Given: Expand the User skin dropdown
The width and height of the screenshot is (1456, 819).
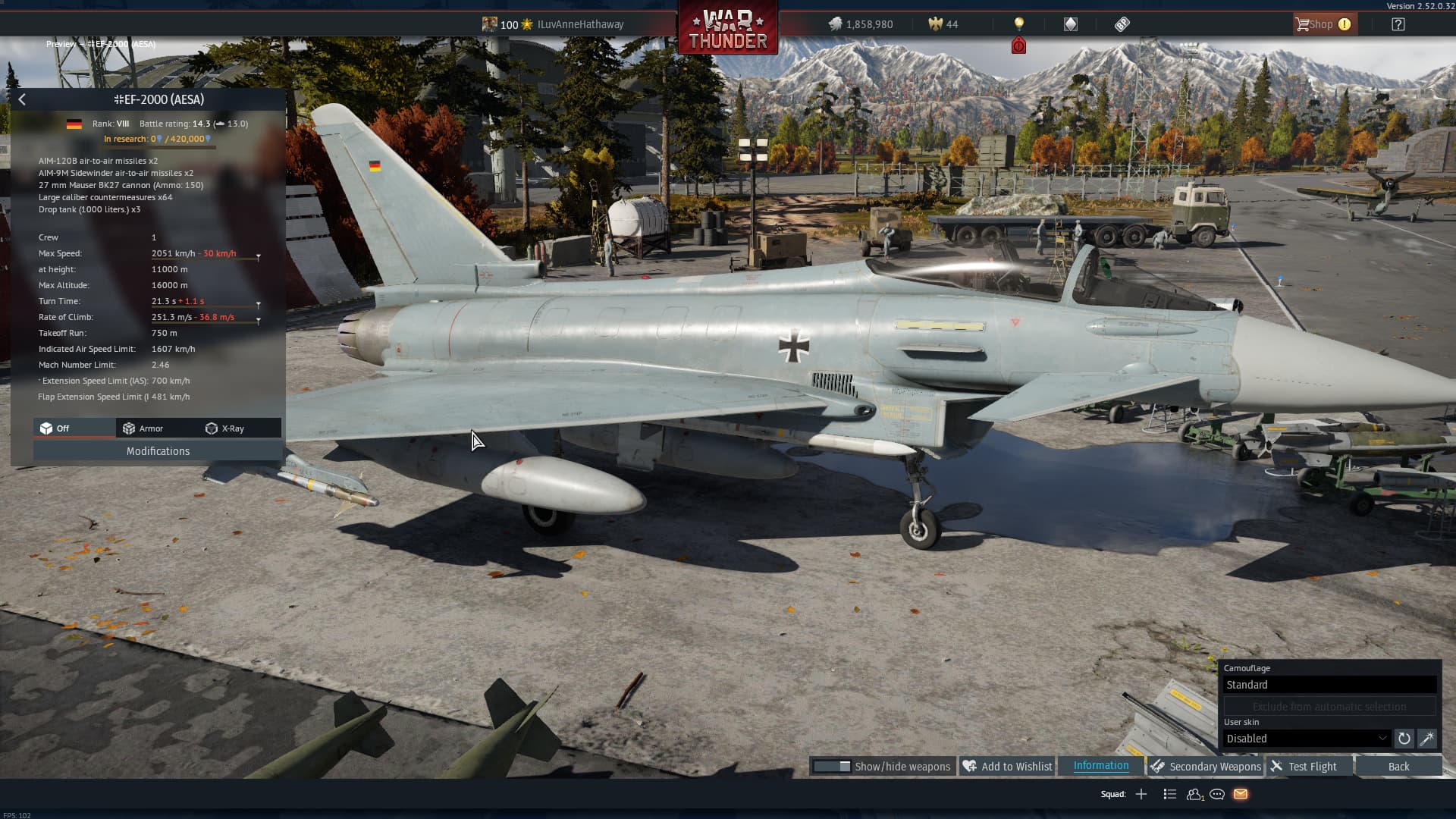Looking at the screenshot, I should coord(1307,739).
